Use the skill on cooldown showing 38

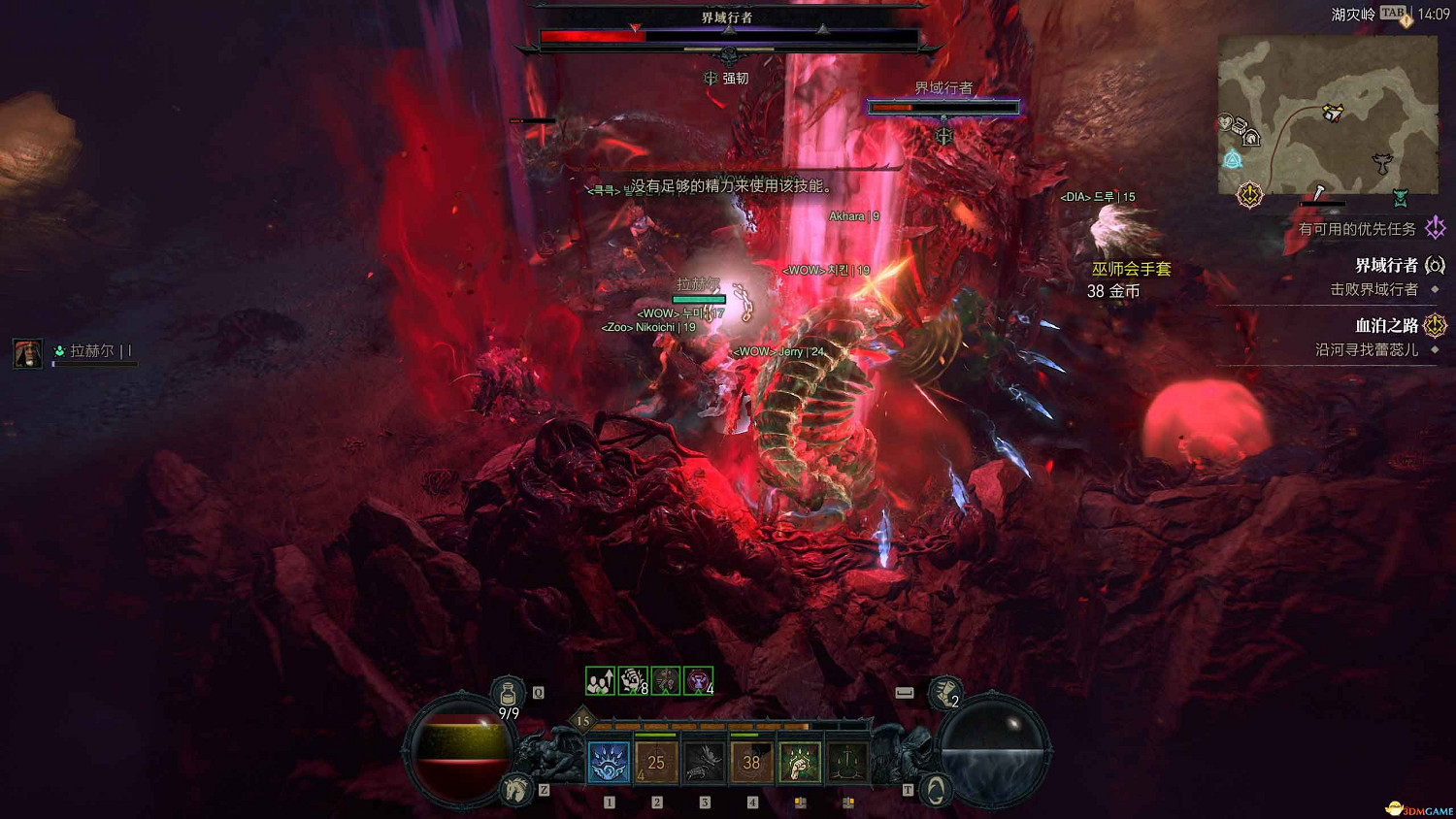[x=751, y=763]
